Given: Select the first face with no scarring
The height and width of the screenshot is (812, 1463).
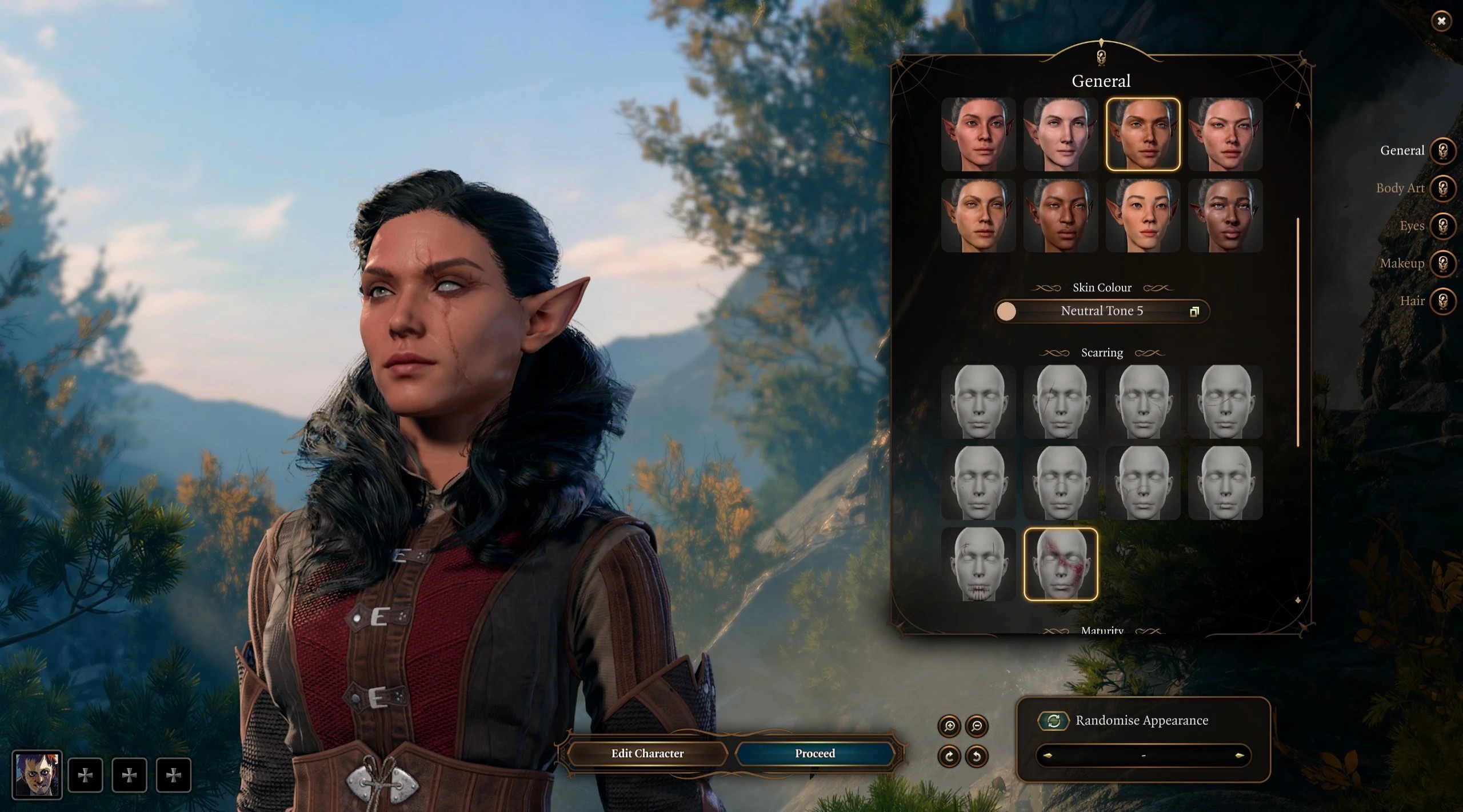Looking at the screenshot, I should point(978,402).
